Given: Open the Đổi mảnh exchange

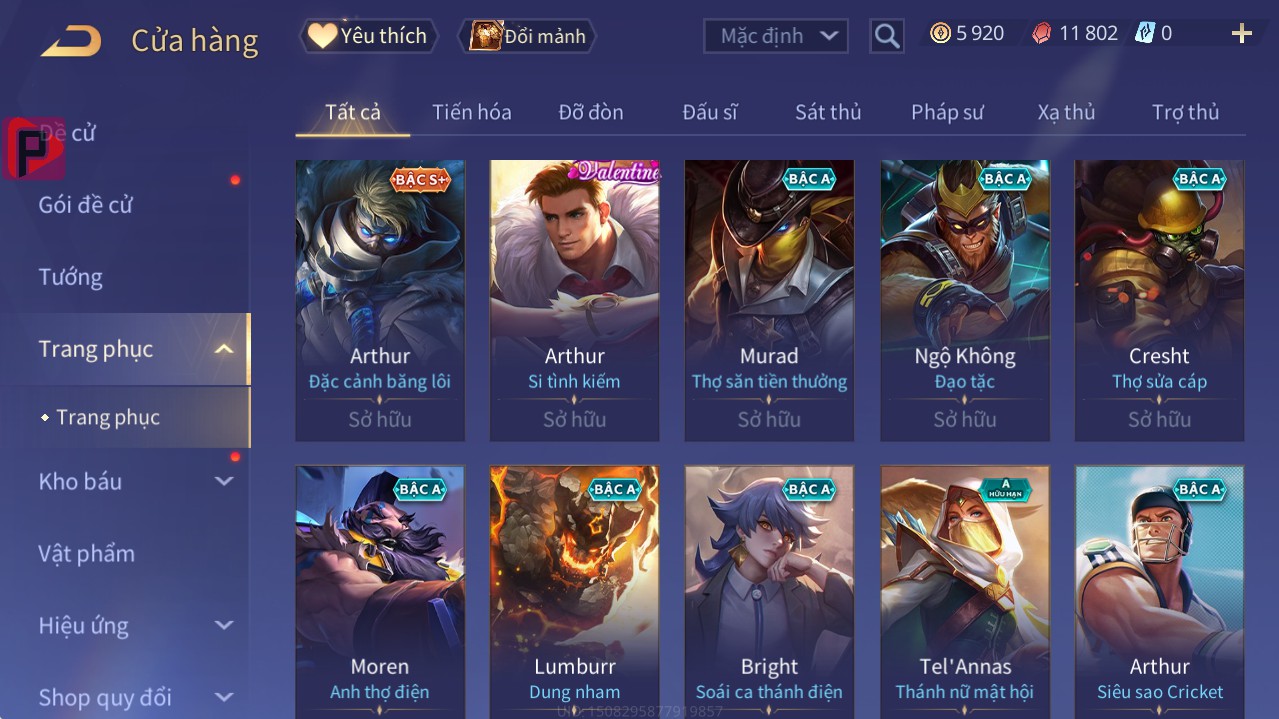Looking at the screenshot, I should (528, 36).
